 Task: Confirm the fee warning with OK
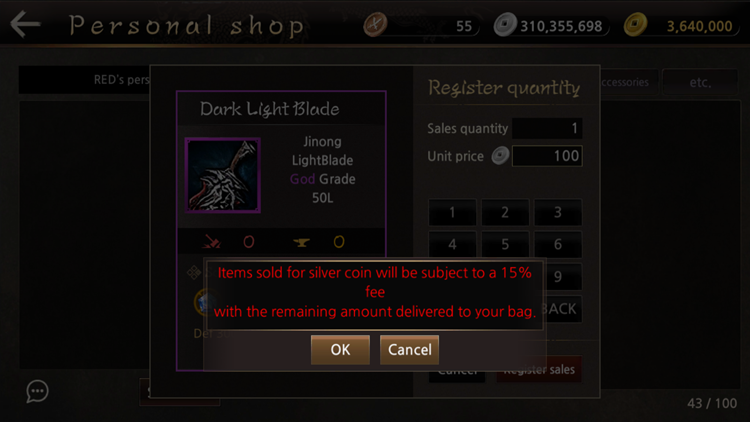(x=340, y=350)
